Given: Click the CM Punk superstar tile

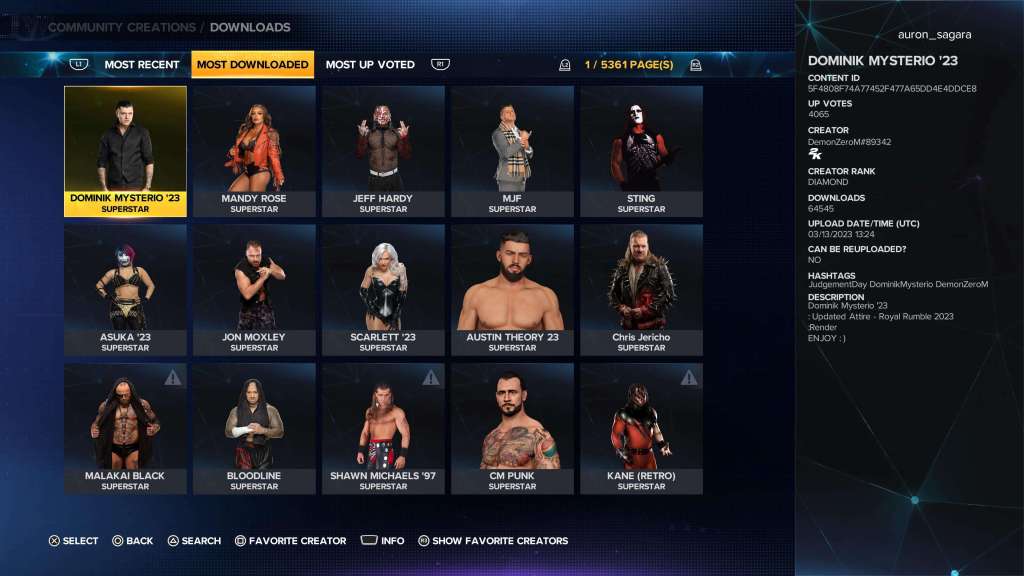Looking at the screenshot, I should coord(512,428).
